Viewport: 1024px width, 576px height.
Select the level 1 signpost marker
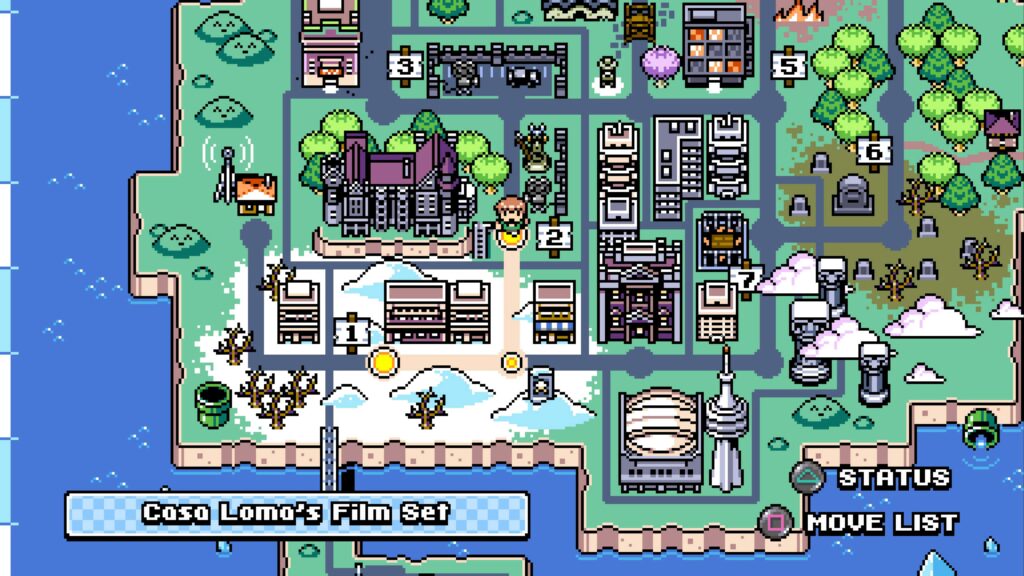(x=351, y=331)
